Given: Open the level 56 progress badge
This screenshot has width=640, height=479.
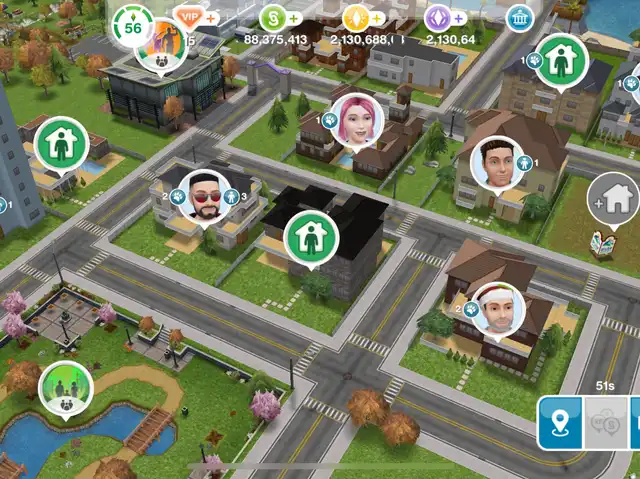Looking at the screenshot, I should (134, 28).
